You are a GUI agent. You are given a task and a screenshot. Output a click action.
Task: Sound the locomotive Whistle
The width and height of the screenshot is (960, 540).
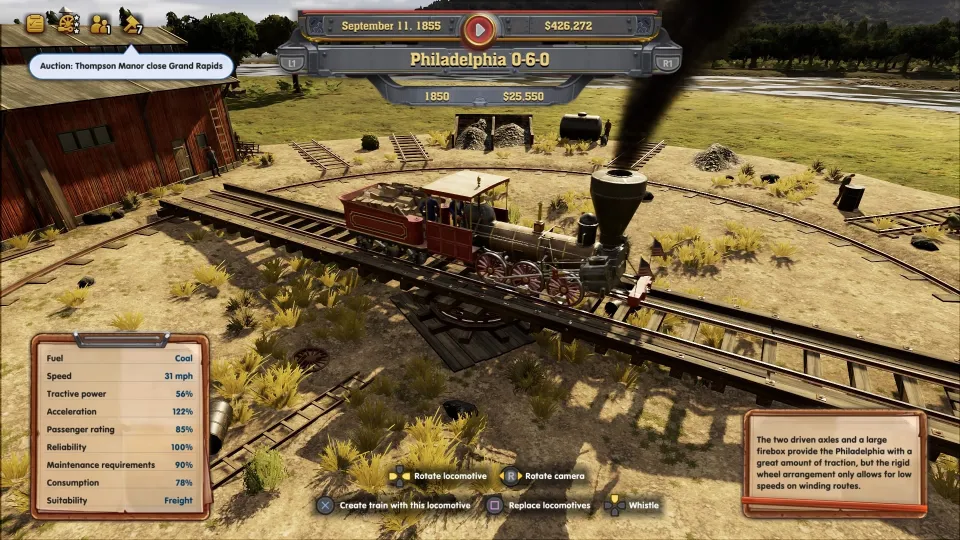point(632,505)
